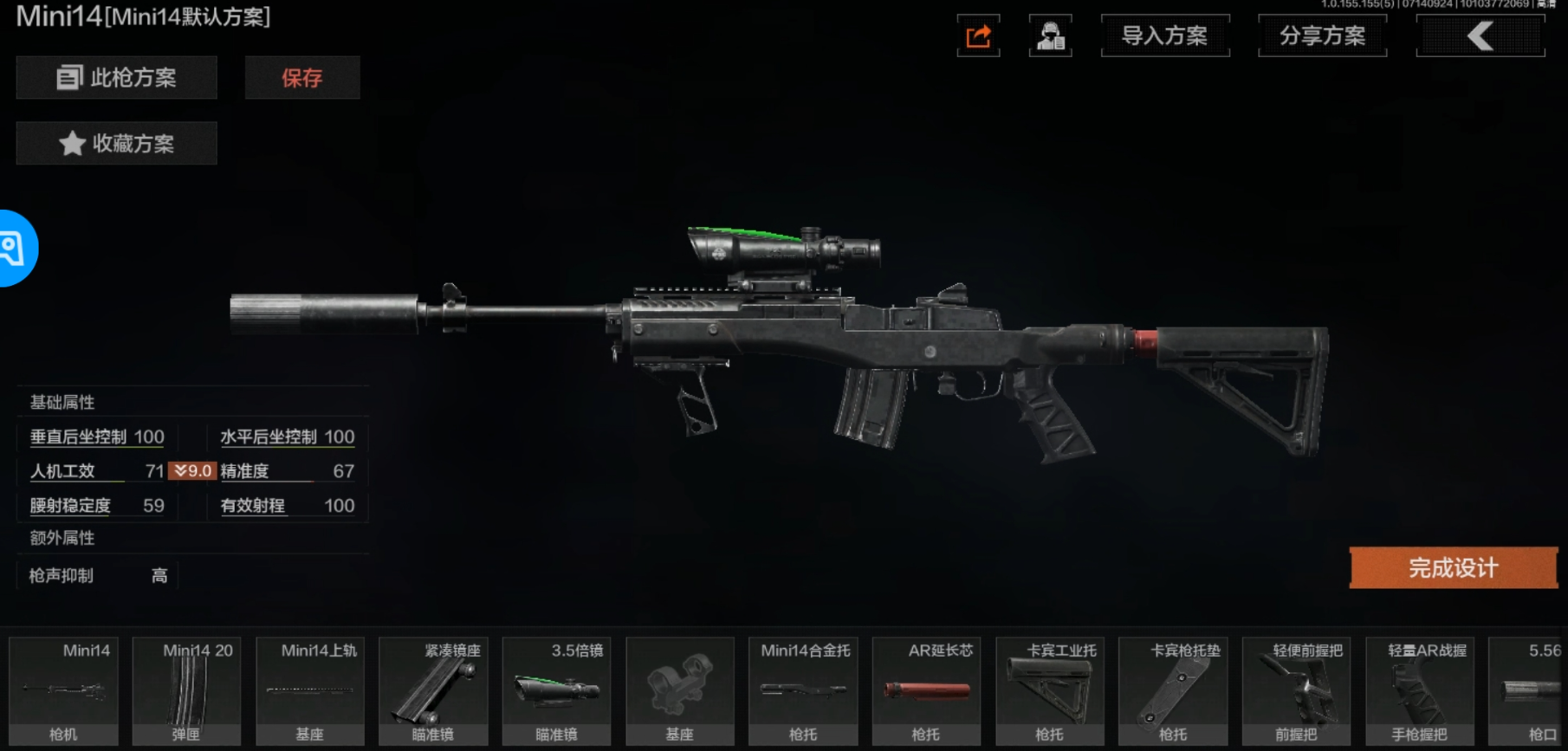Choose 导入方案 import scheme

click(1164, 36)
